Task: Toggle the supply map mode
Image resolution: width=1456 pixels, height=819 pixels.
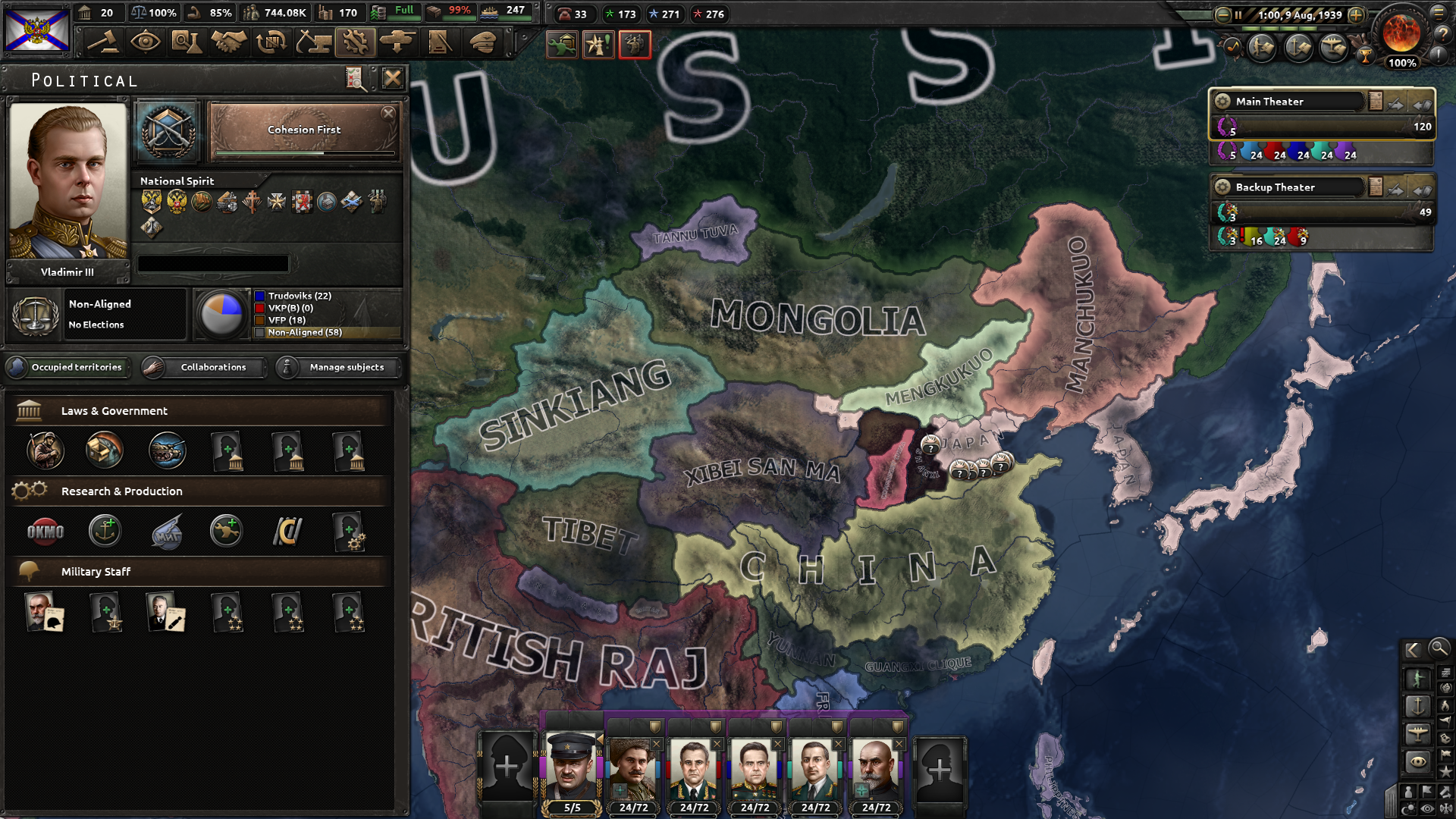Action: click(1446, 673)
